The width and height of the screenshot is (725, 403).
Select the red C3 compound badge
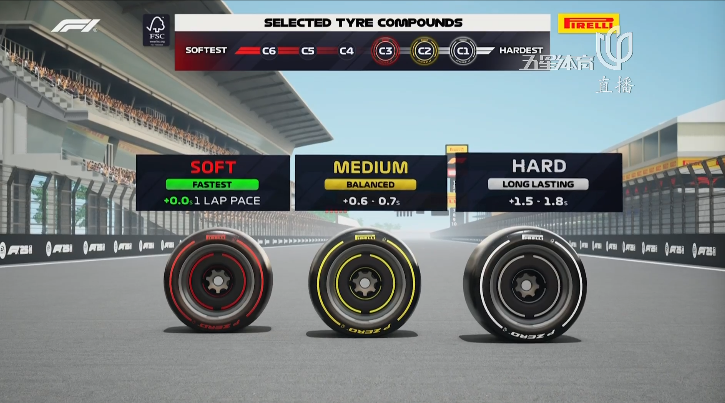(x=385, y=50)
